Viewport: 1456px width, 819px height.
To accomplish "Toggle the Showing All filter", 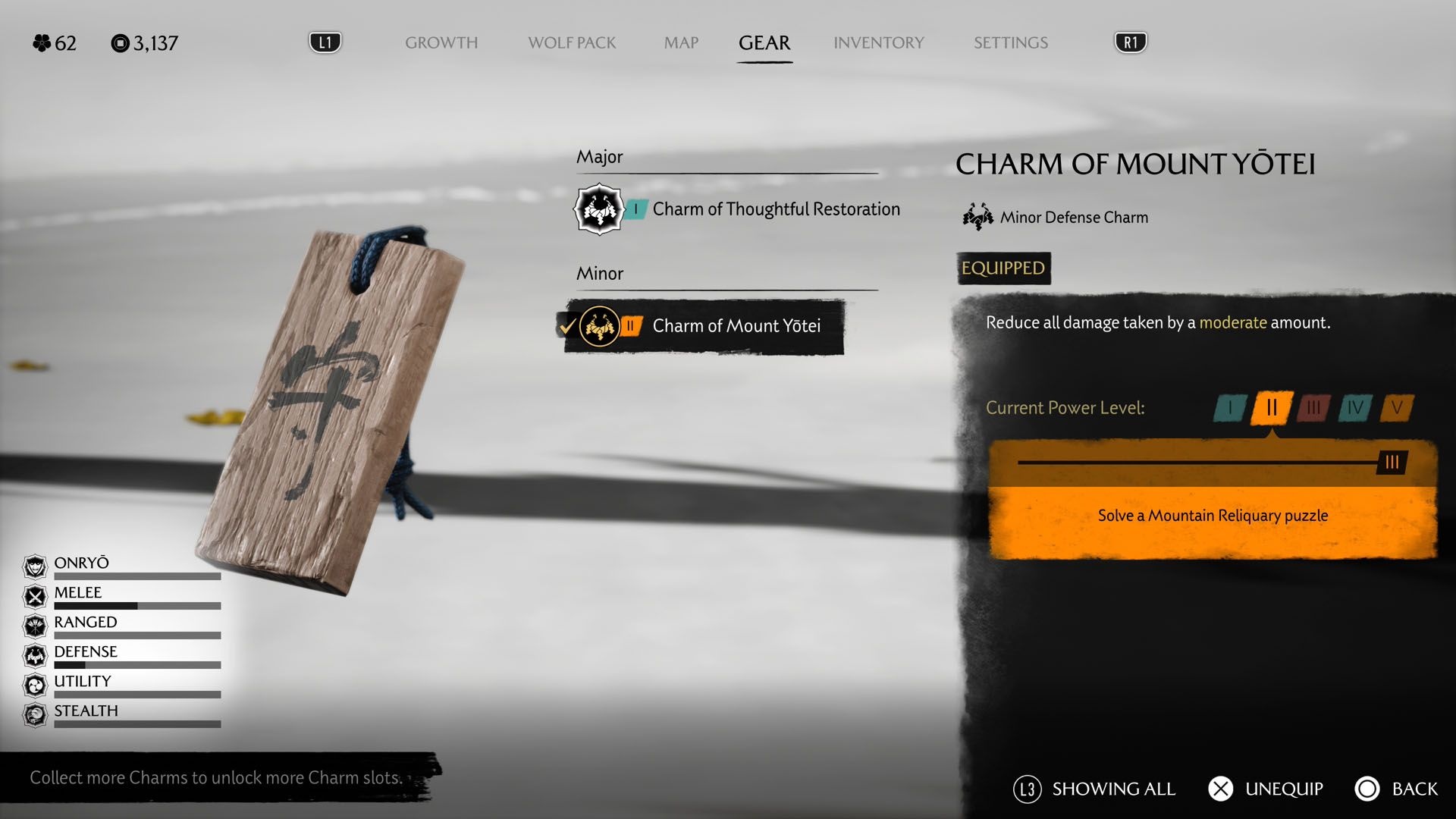I will 1095,789.
